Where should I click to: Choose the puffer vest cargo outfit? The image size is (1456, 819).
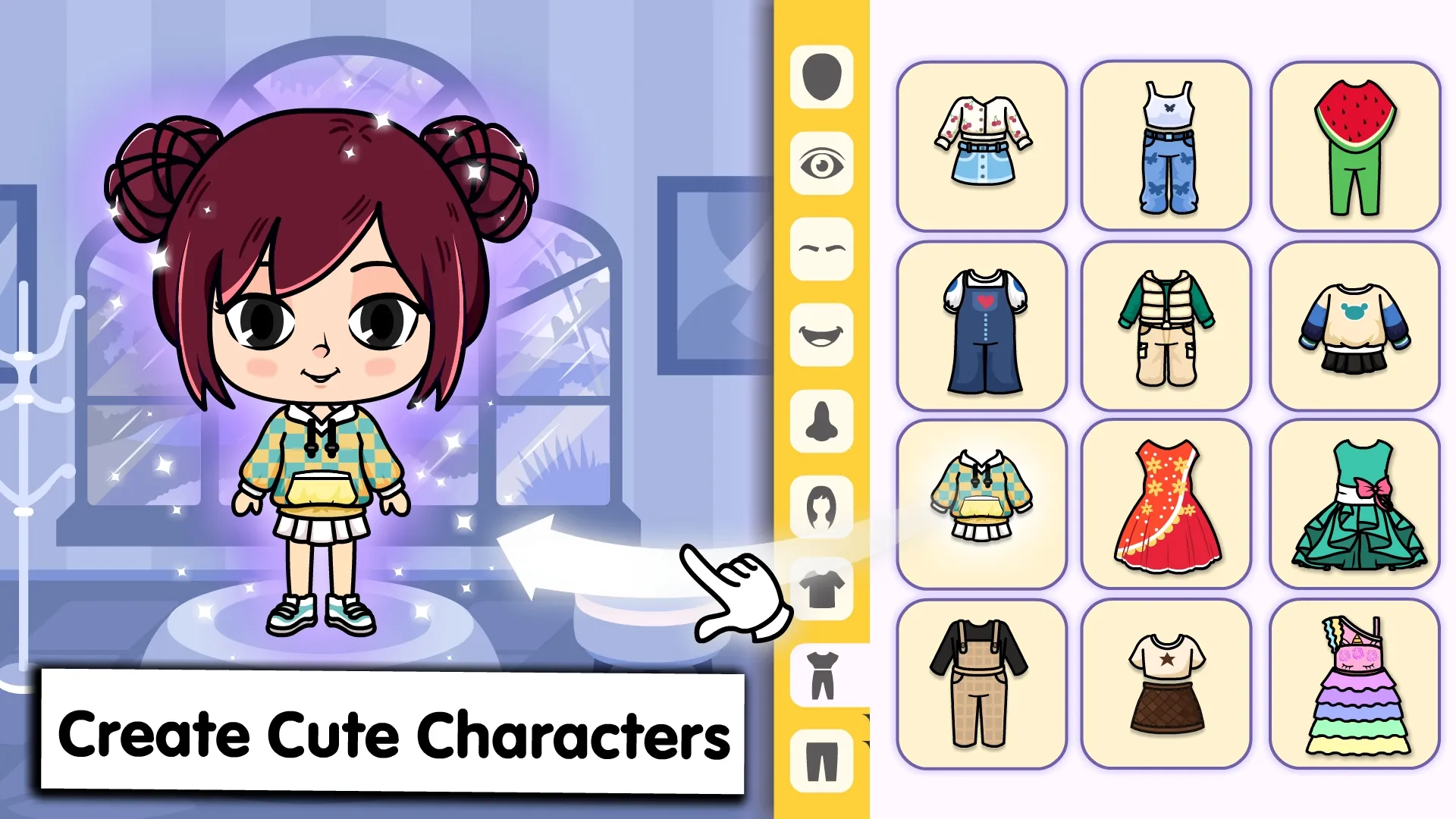coord(1166,326)
